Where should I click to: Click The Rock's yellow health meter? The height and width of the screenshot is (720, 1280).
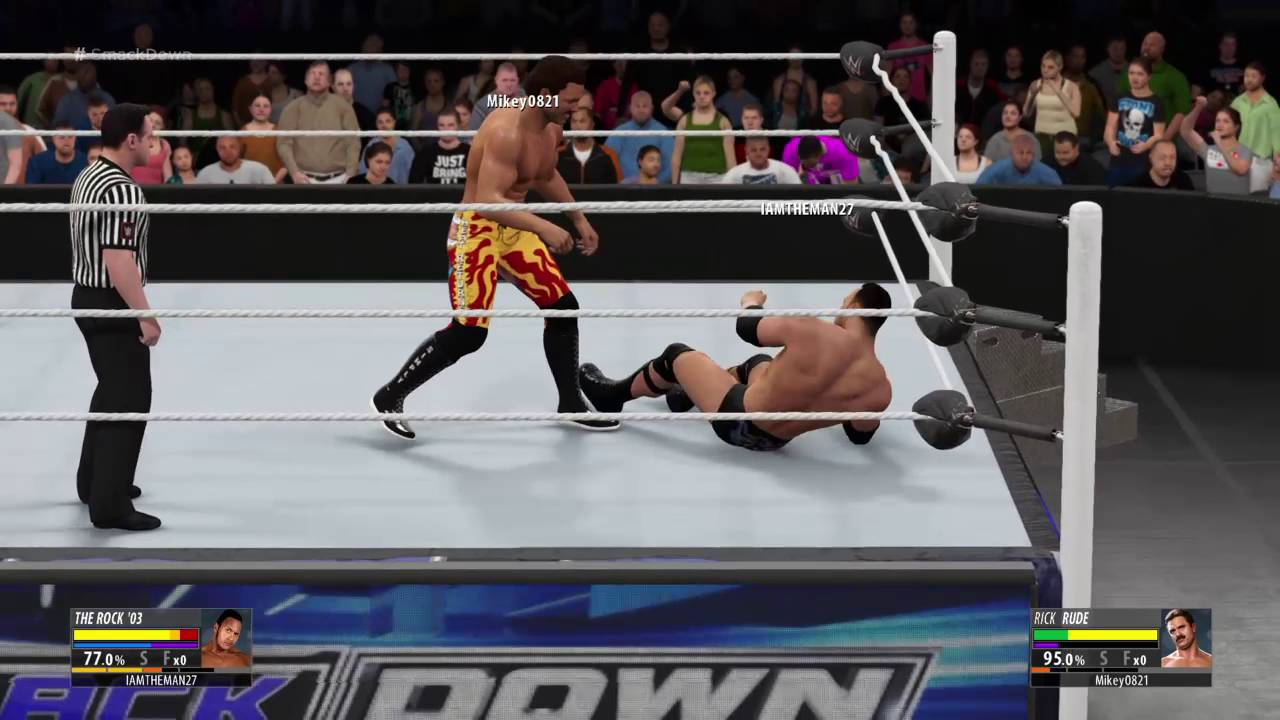[122, 635]
